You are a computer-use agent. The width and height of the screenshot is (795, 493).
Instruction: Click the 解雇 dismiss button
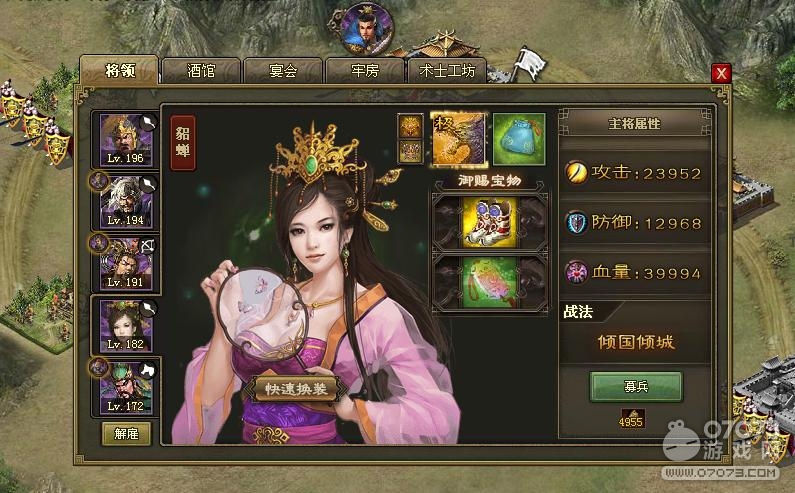click(x=126, y=433)
